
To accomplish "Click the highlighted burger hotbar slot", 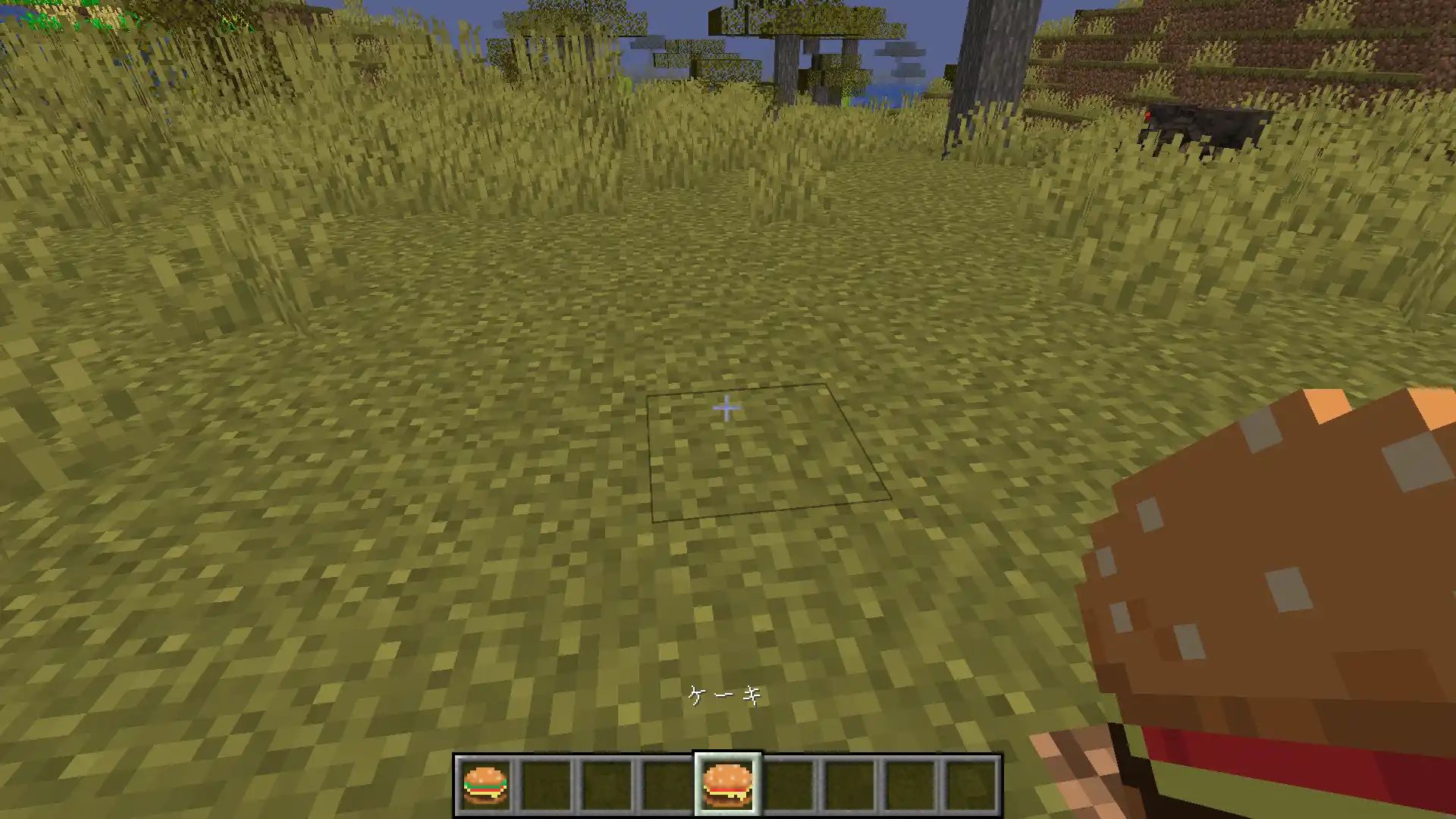I will (728, 785).
